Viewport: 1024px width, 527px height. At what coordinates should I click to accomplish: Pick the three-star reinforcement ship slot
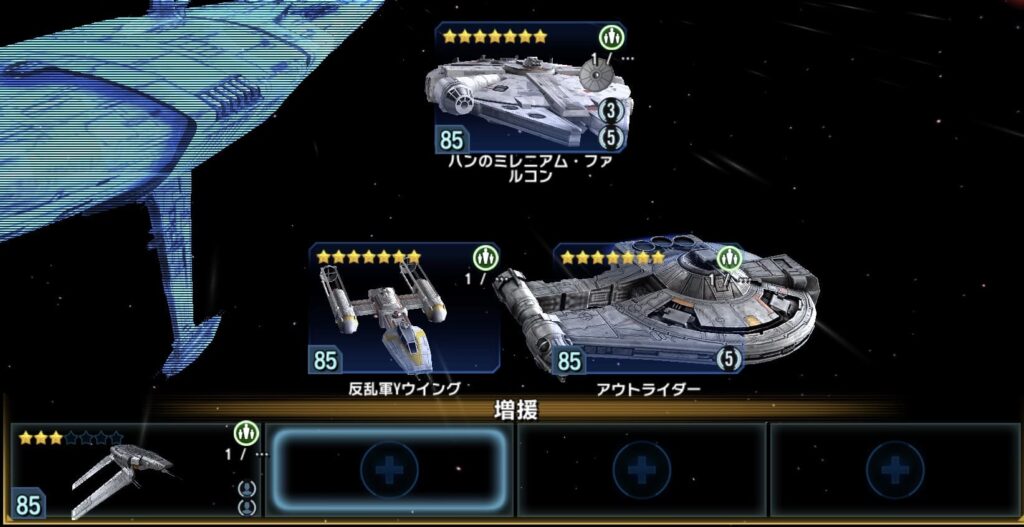[x=137, y=469]
